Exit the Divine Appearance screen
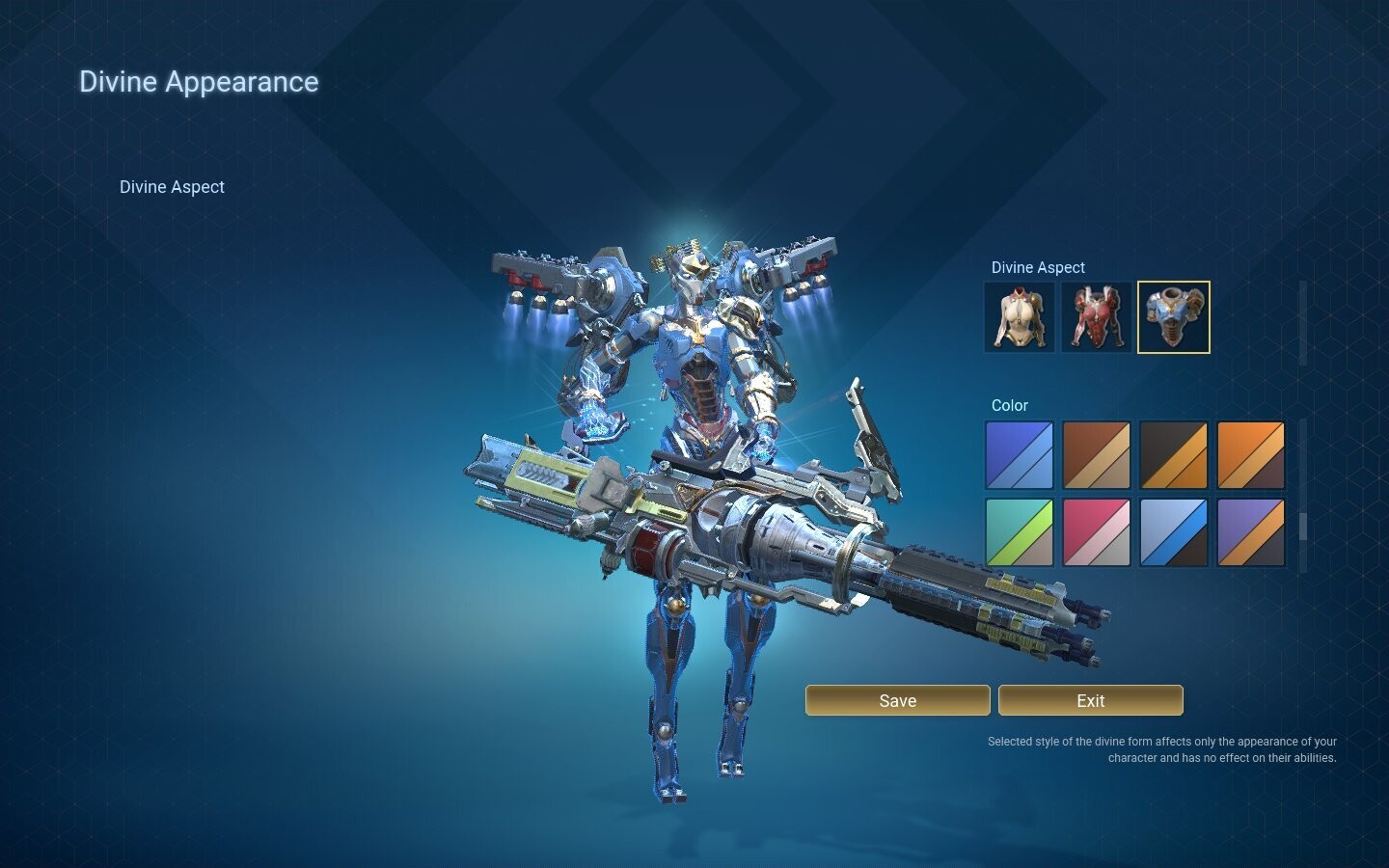The image size is (1389, 868). coord(1090,700)
